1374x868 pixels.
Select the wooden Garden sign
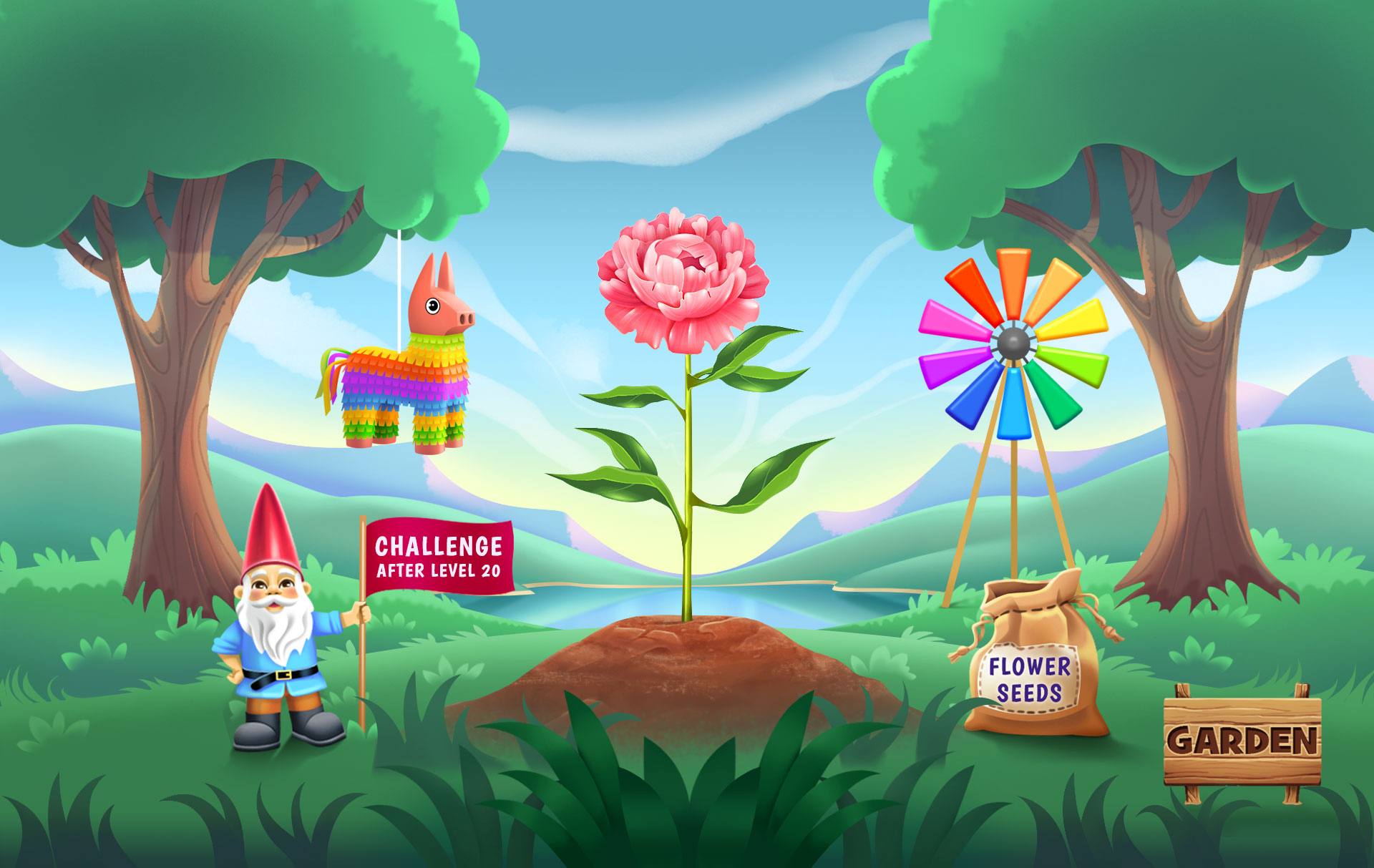[1242, 740]
